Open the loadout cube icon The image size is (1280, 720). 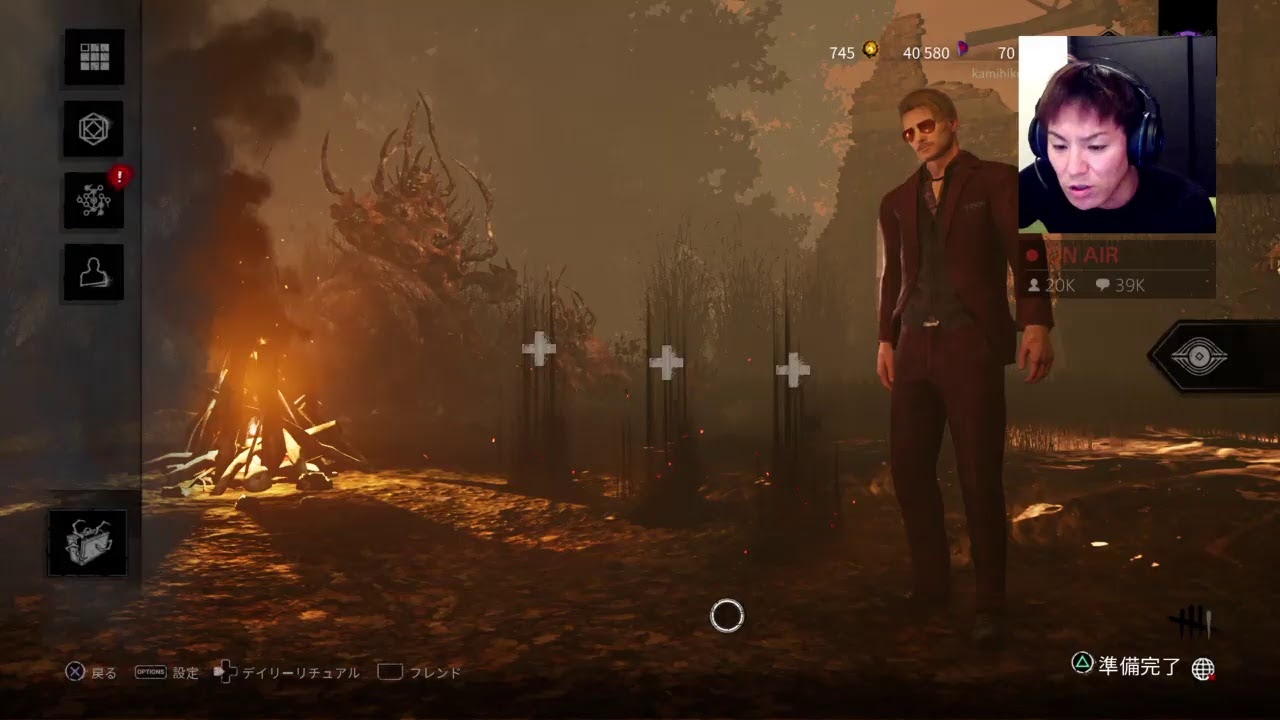pos(94,129)
